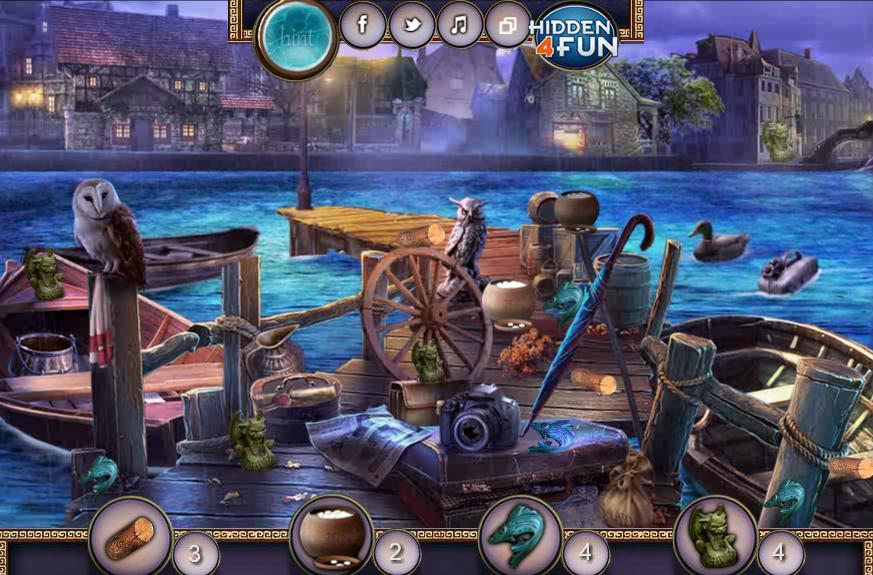Toggle the music note button

[459, 25]
